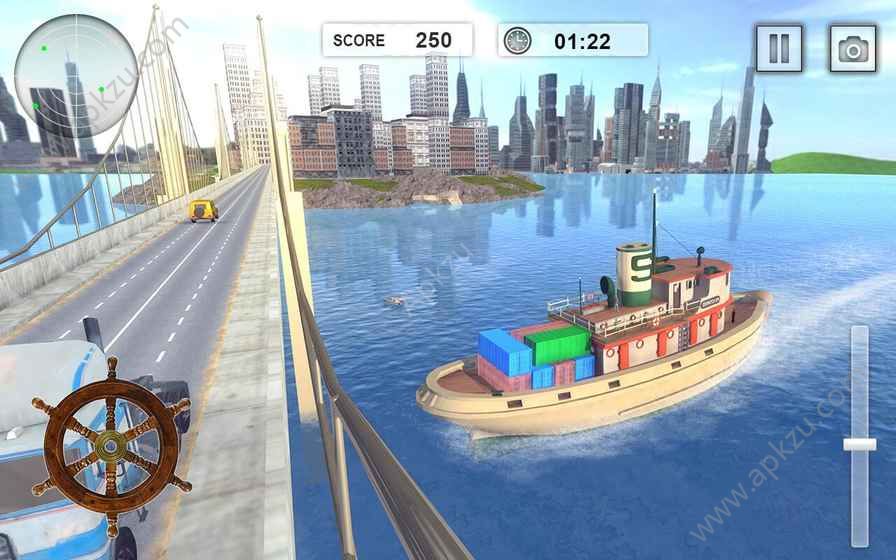Click the throttle slider handle
Screen dimensions: 896x560
[x=859, y=443]
